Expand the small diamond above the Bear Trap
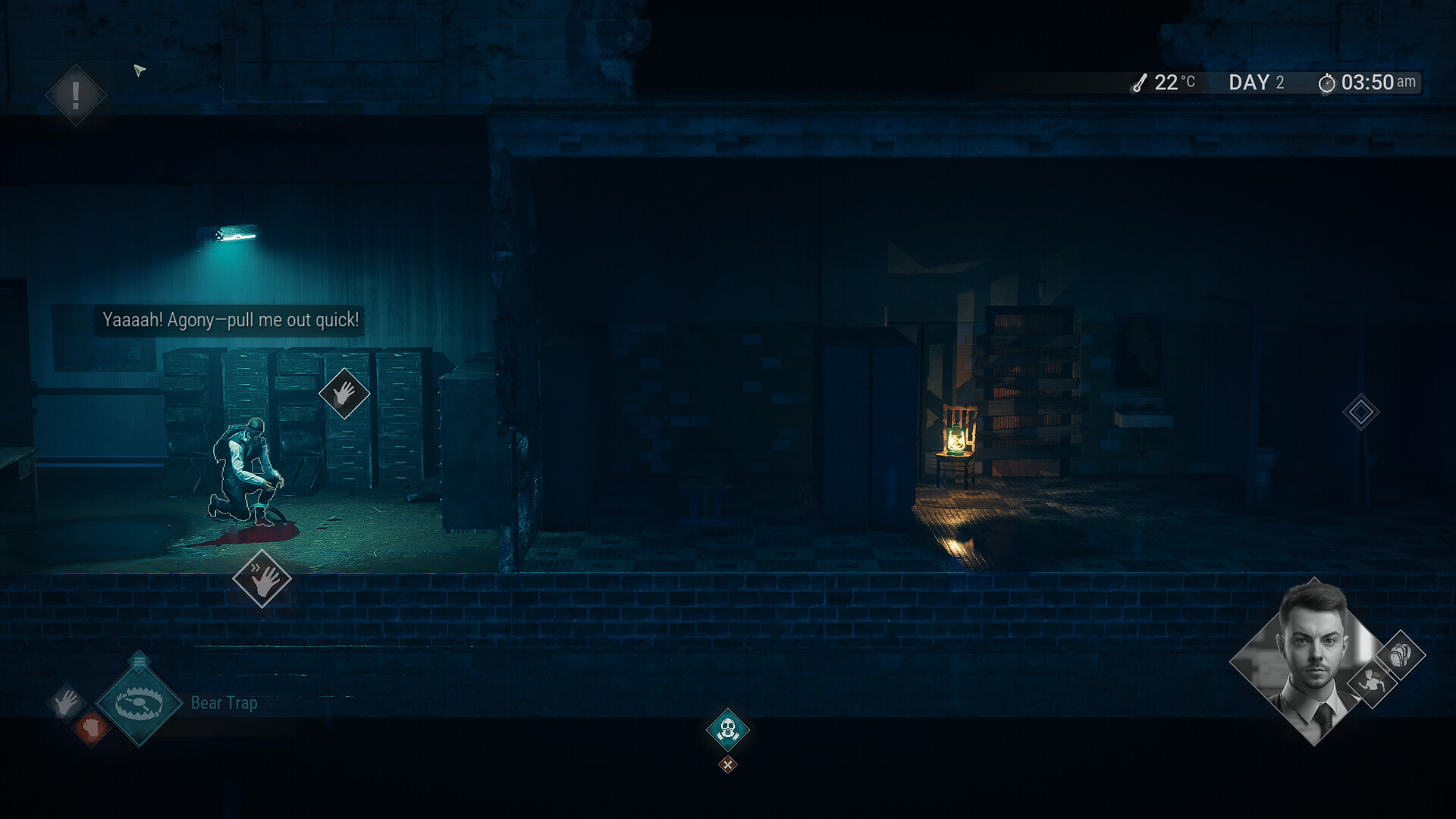This screenshot has height=819, width=1456. click(139, 662)
